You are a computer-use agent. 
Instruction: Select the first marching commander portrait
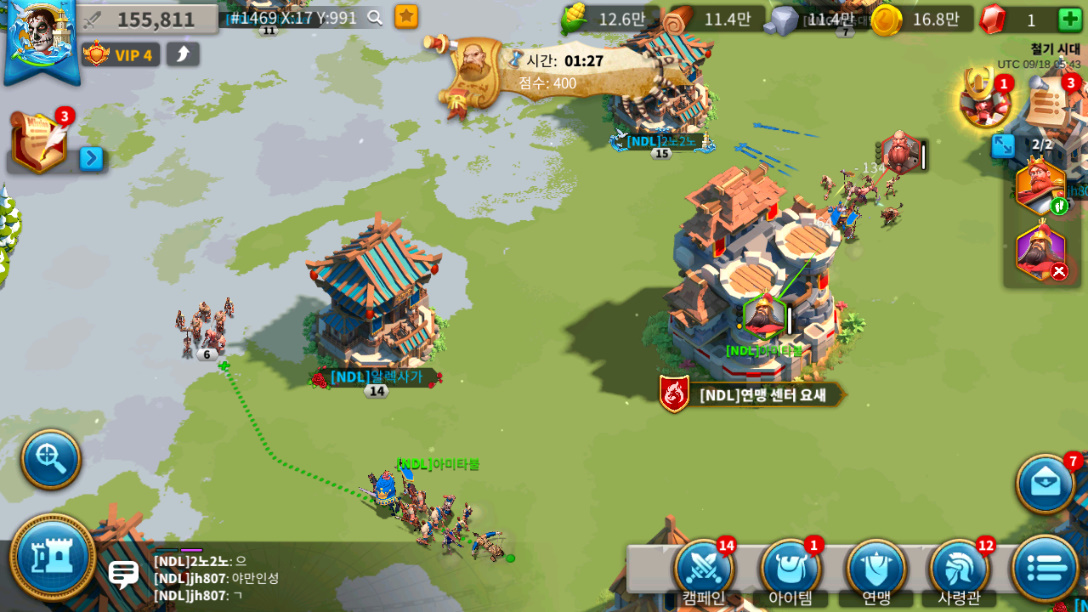[1040, 185]
